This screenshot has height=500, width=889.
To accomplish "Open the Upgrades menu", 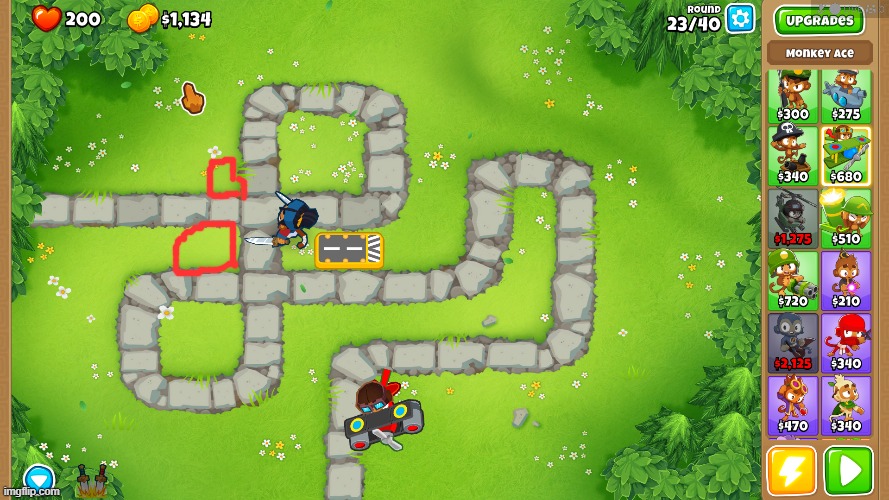I will coord(819,20).
